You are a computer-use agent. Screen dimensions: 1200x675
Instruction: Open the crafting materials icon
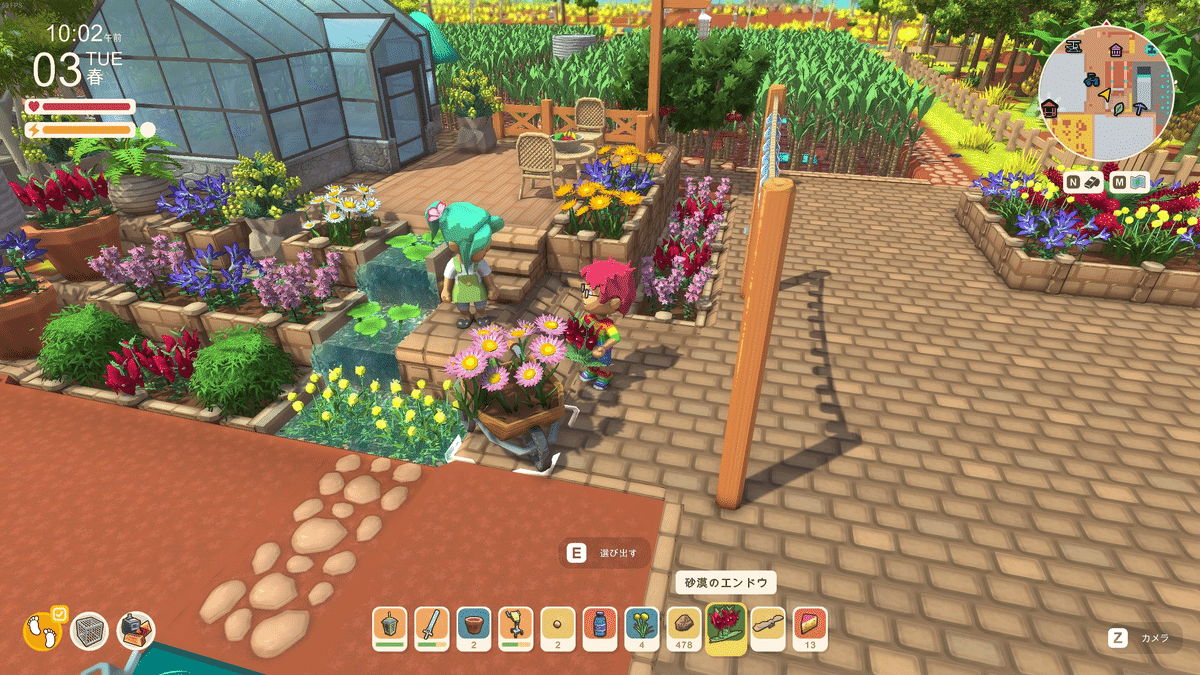tap(136, 631)
